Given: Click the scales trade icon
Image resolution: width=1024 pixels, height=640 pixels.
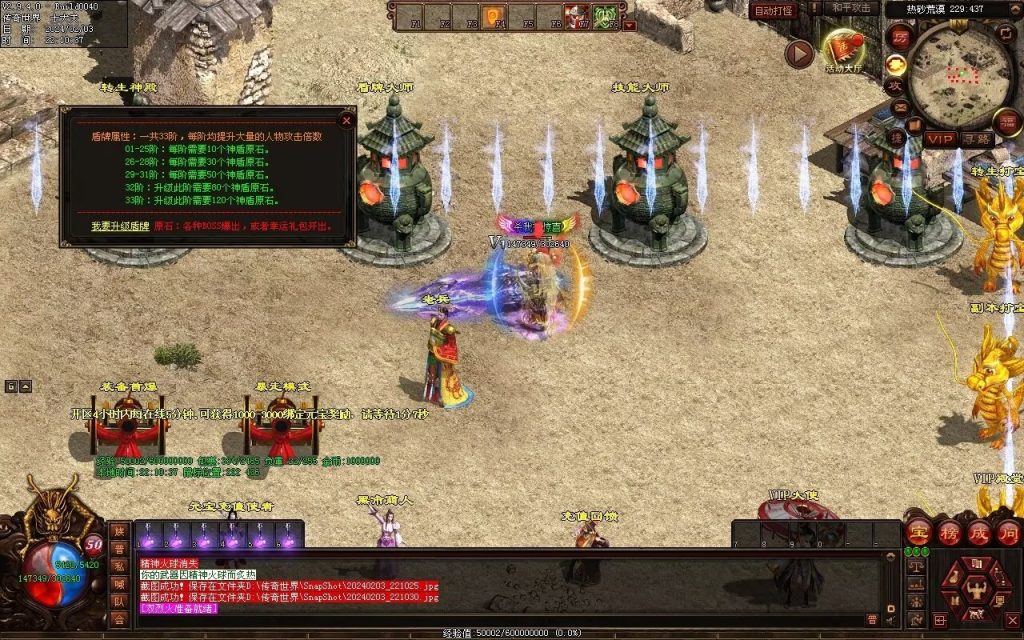Looking at the screenshot, I should (915, 566).
